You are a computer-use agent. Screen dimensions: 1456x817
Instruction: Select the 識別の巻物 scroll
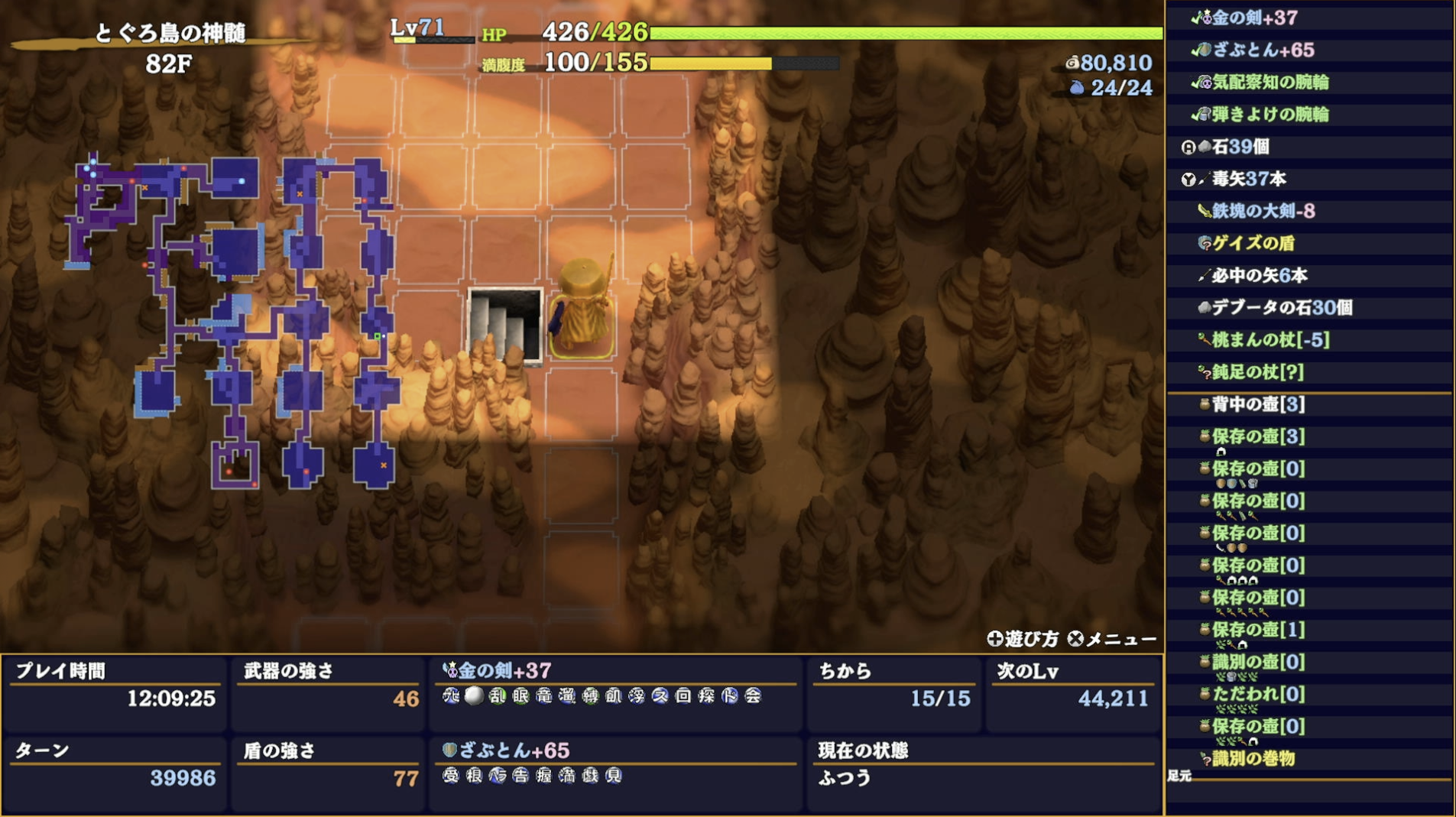[1253, 758]
